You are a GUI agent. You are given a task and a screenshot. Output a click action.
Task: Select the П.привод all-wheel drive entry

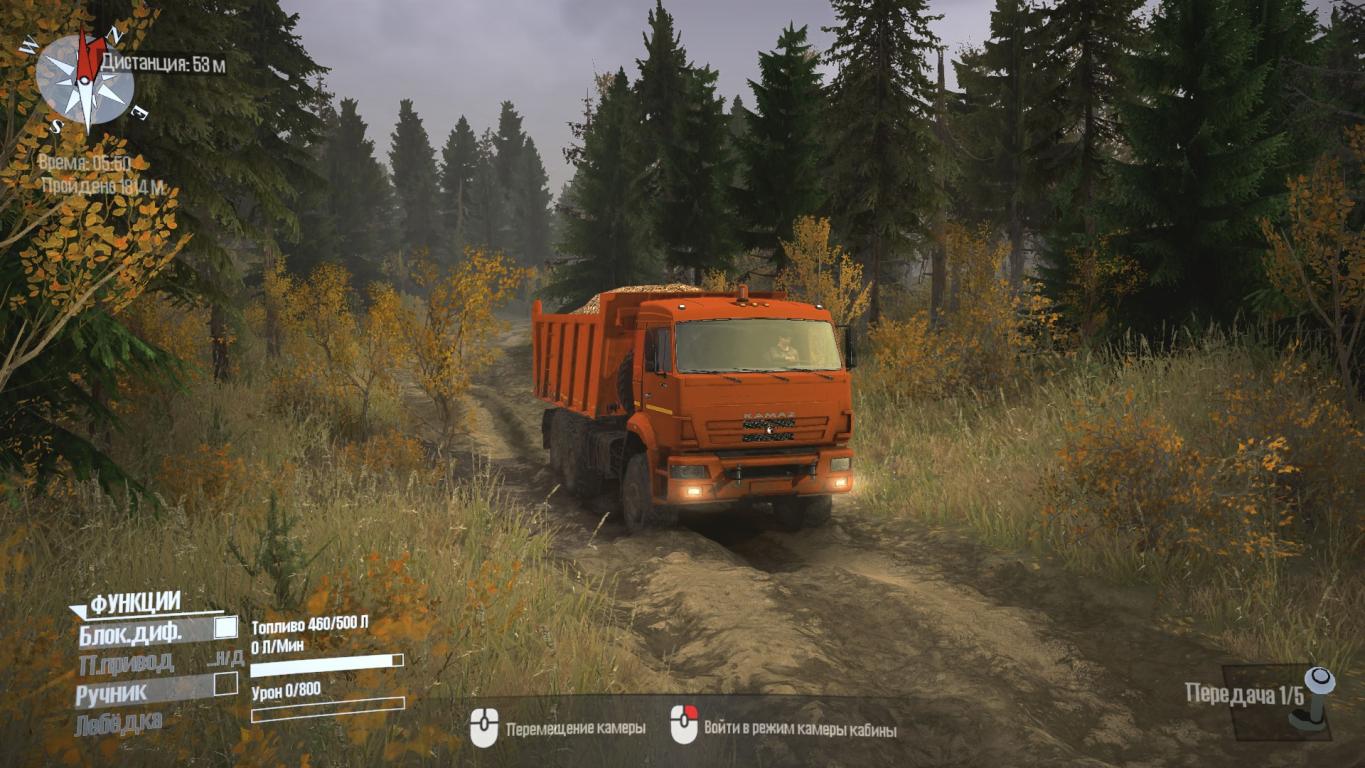pos(126,662)
